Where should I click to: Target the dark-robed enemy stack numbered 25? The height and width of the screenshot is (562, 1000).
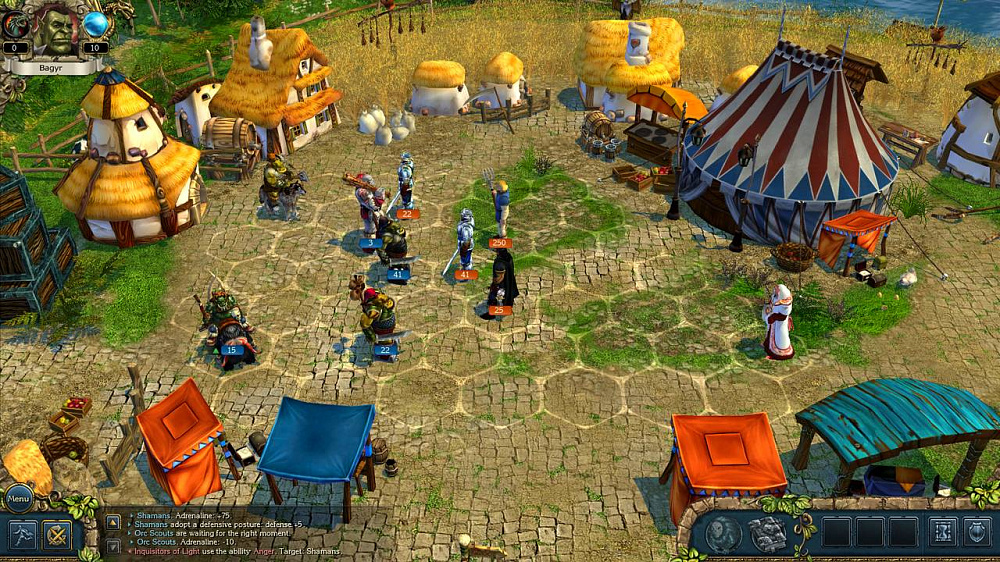[x=502, y=282]
